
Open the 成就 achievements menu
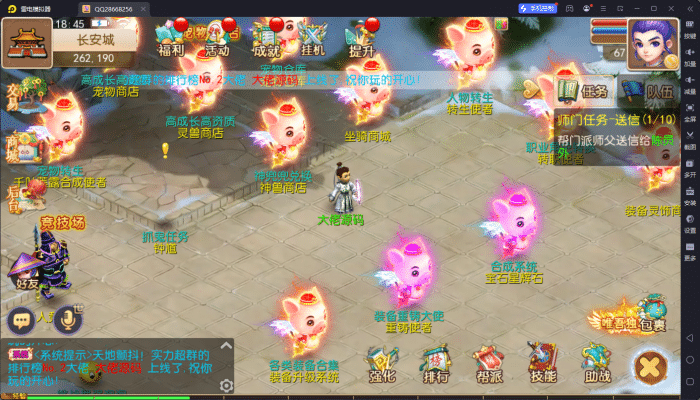[266, 38]
